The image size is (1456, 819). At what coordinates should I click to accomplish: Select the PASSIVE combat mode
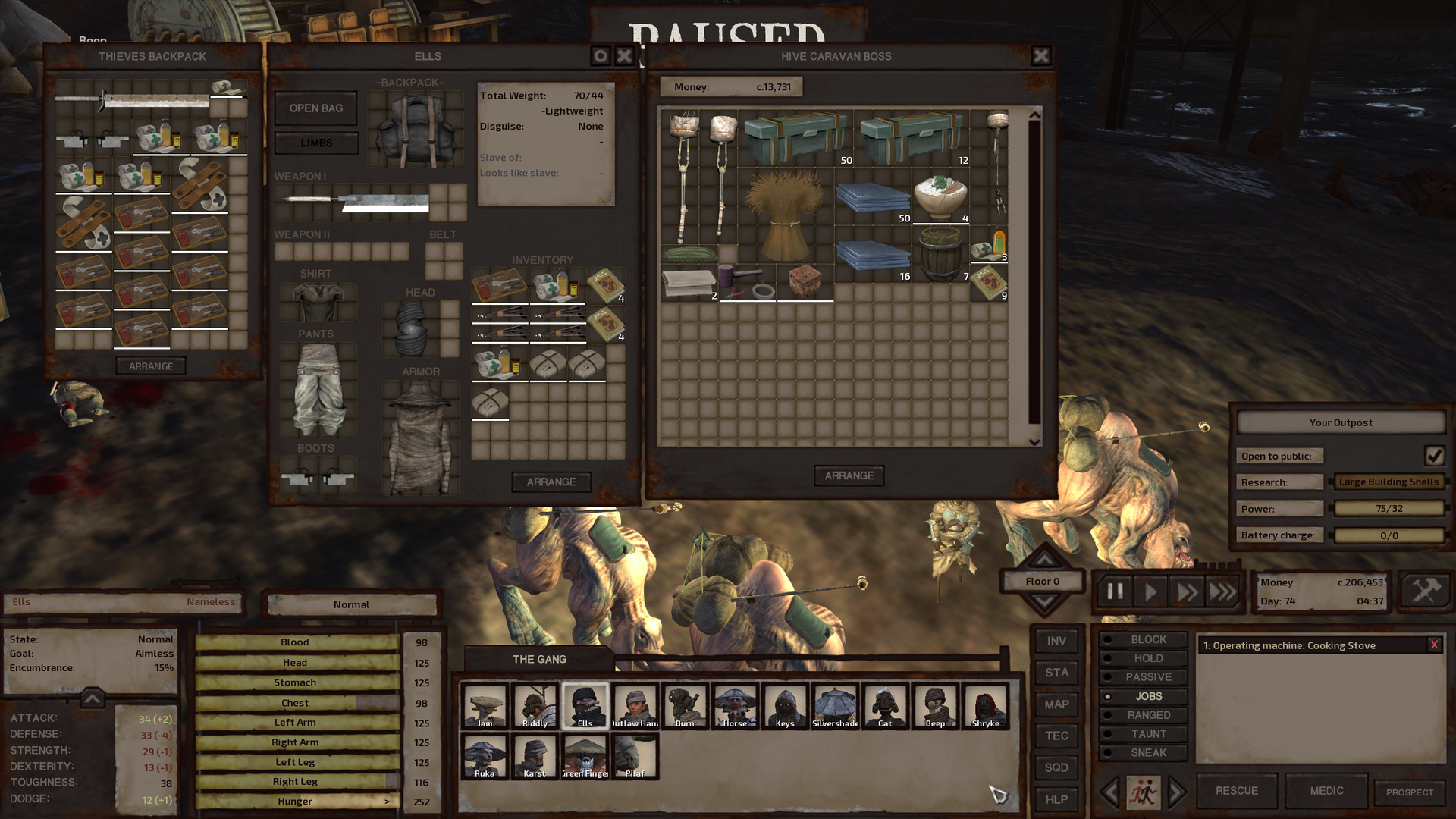(x=1142, y=676)
